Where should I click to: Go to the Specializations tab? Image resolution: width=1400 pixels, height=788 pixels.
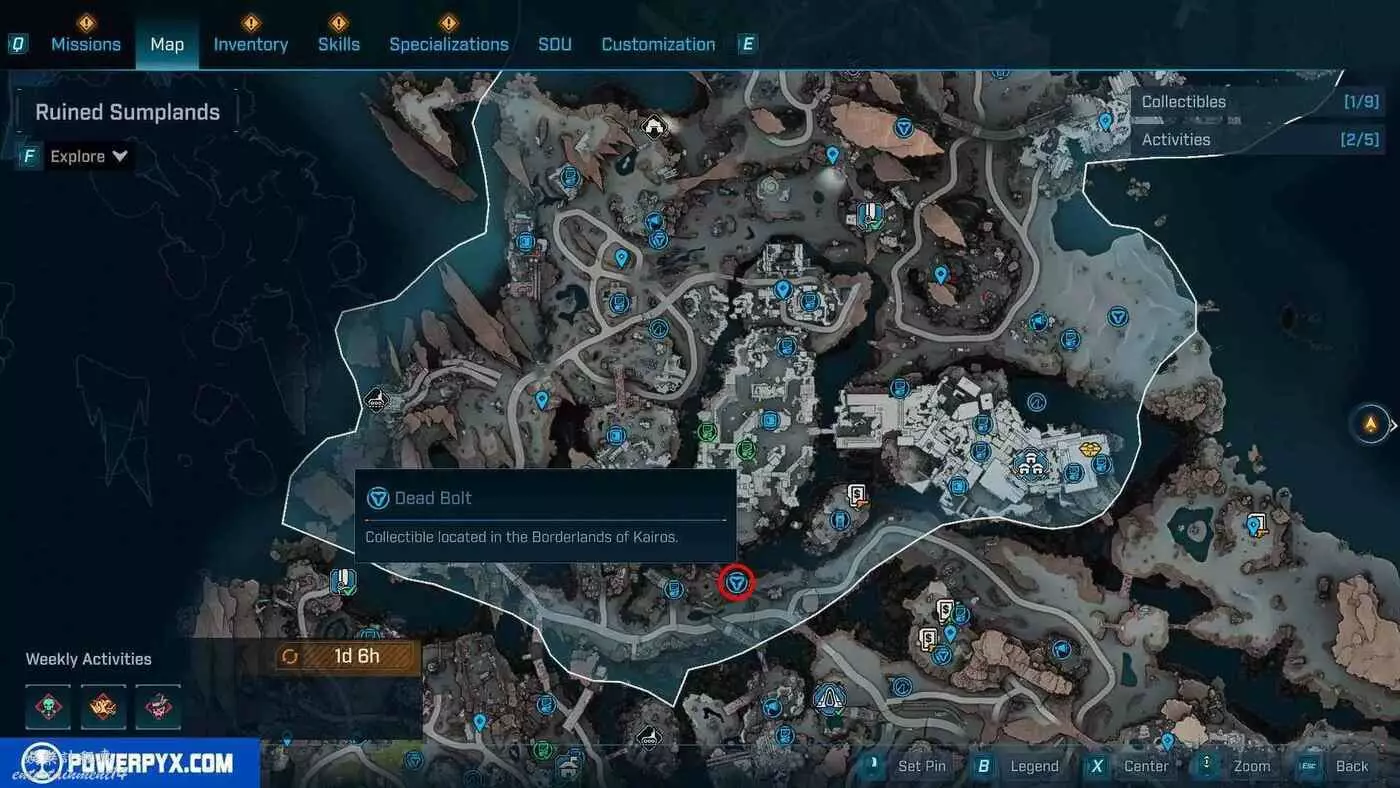(449, 44)
